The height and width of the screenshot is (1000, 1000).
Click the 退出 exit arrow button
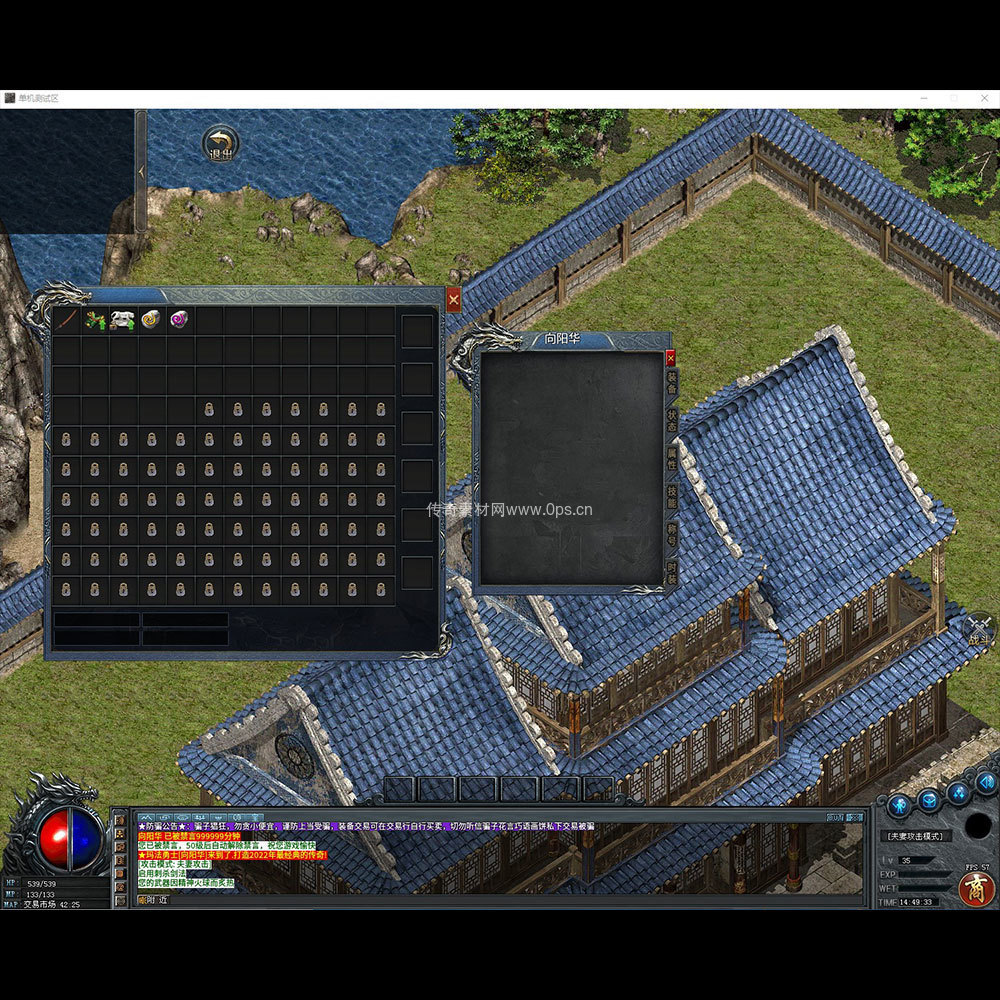coord(220,145)
